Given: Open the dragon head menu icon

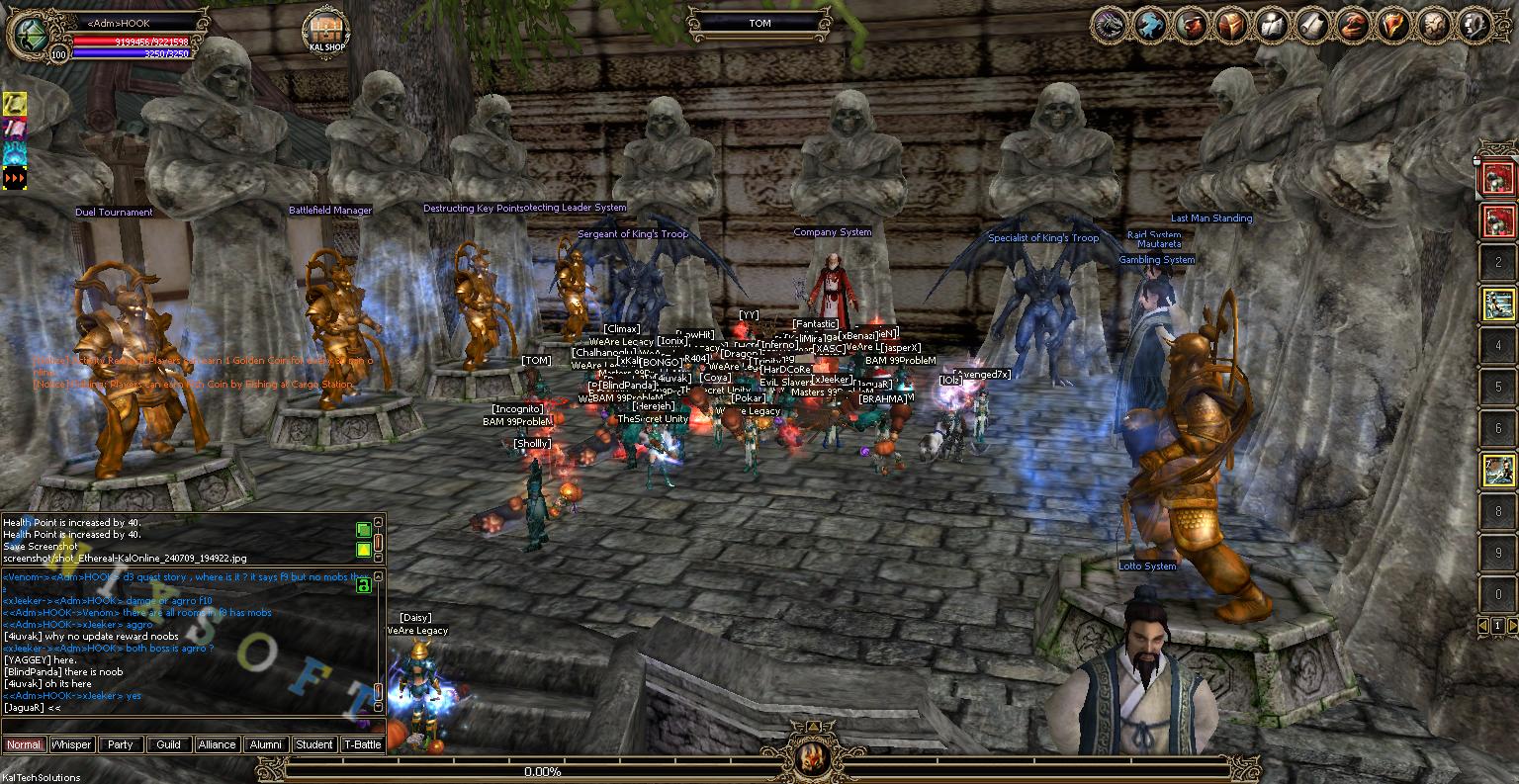Looking at the screenshot, I should [1111, 24].
